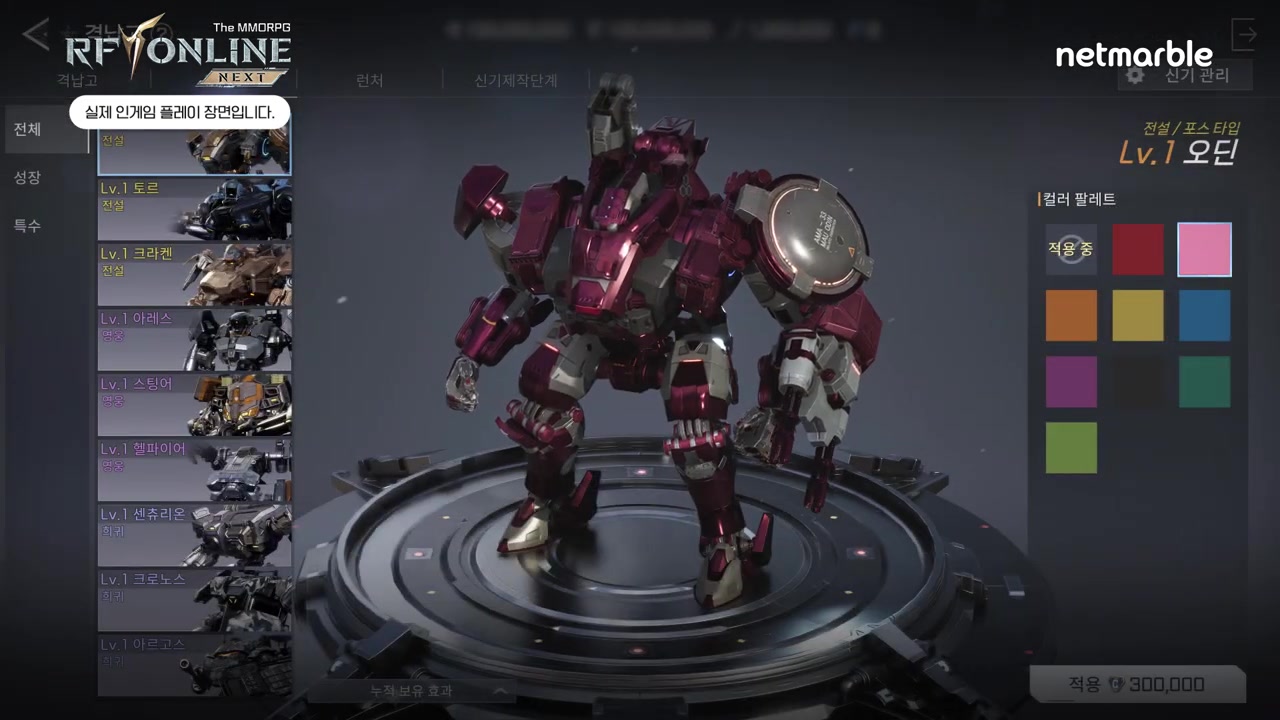Select the Lv.1 토르 mech entry
This screenshot has width=1280, height=720.
195,208
